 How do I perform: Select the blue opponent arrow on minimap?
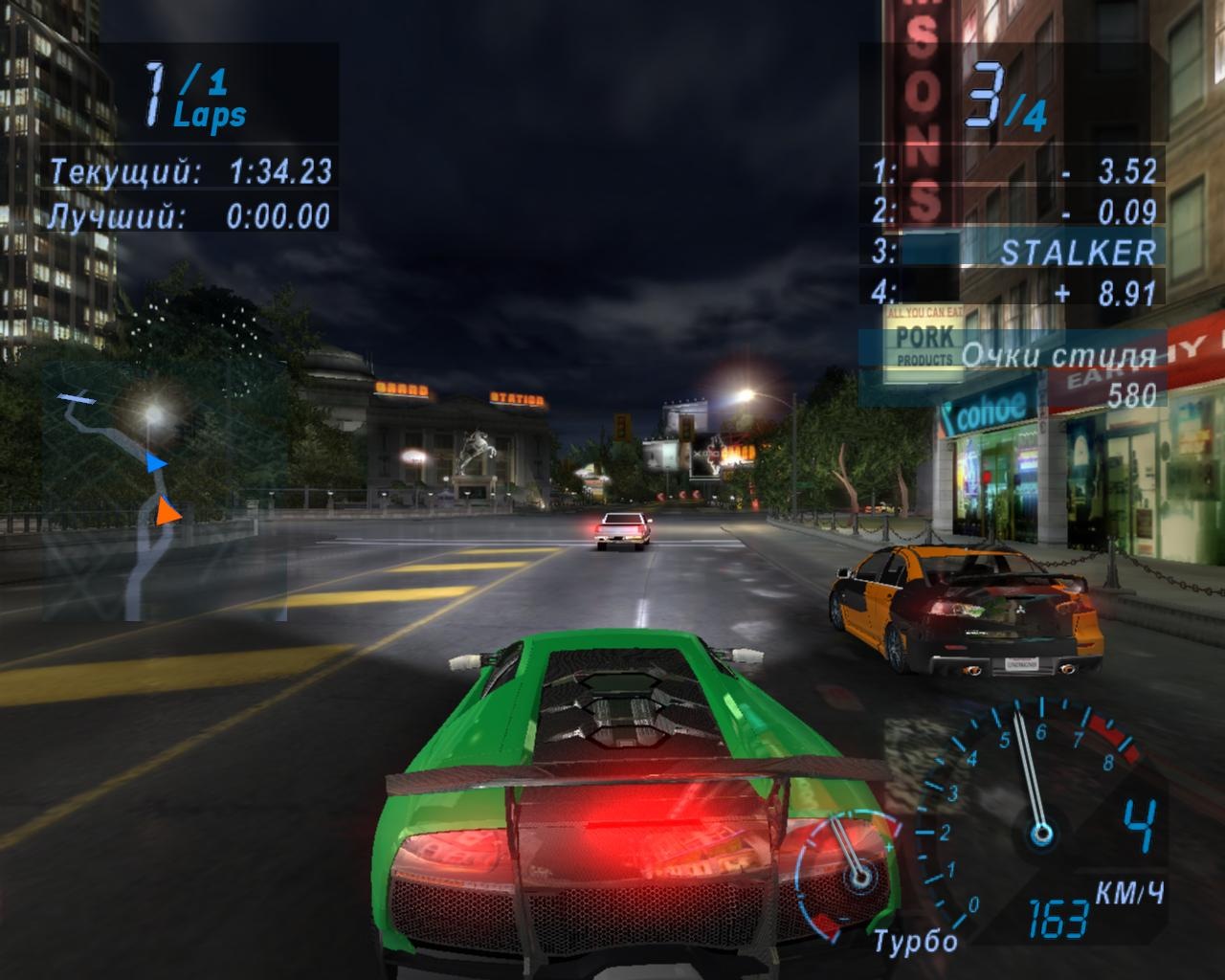click(157, 463)
